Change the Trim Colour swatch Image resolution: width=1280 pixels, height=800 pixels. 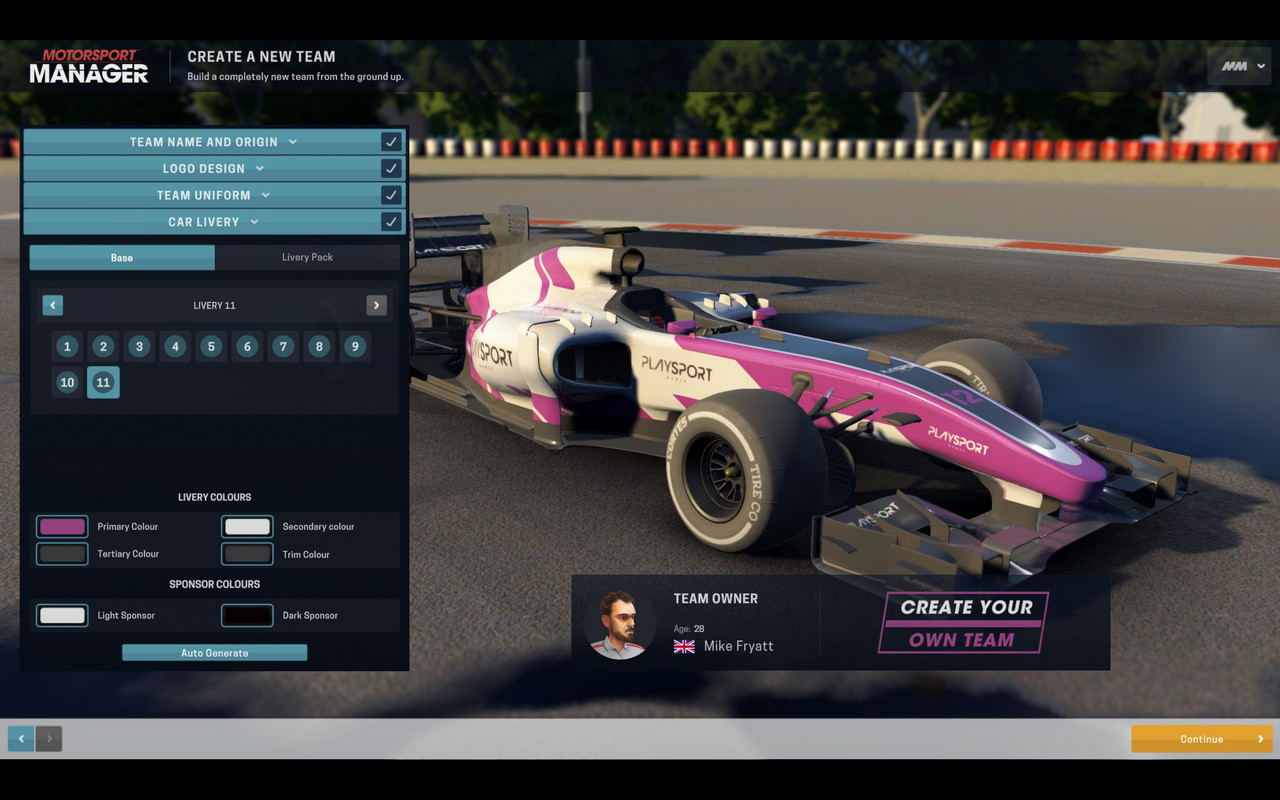(x=247, y=554)
